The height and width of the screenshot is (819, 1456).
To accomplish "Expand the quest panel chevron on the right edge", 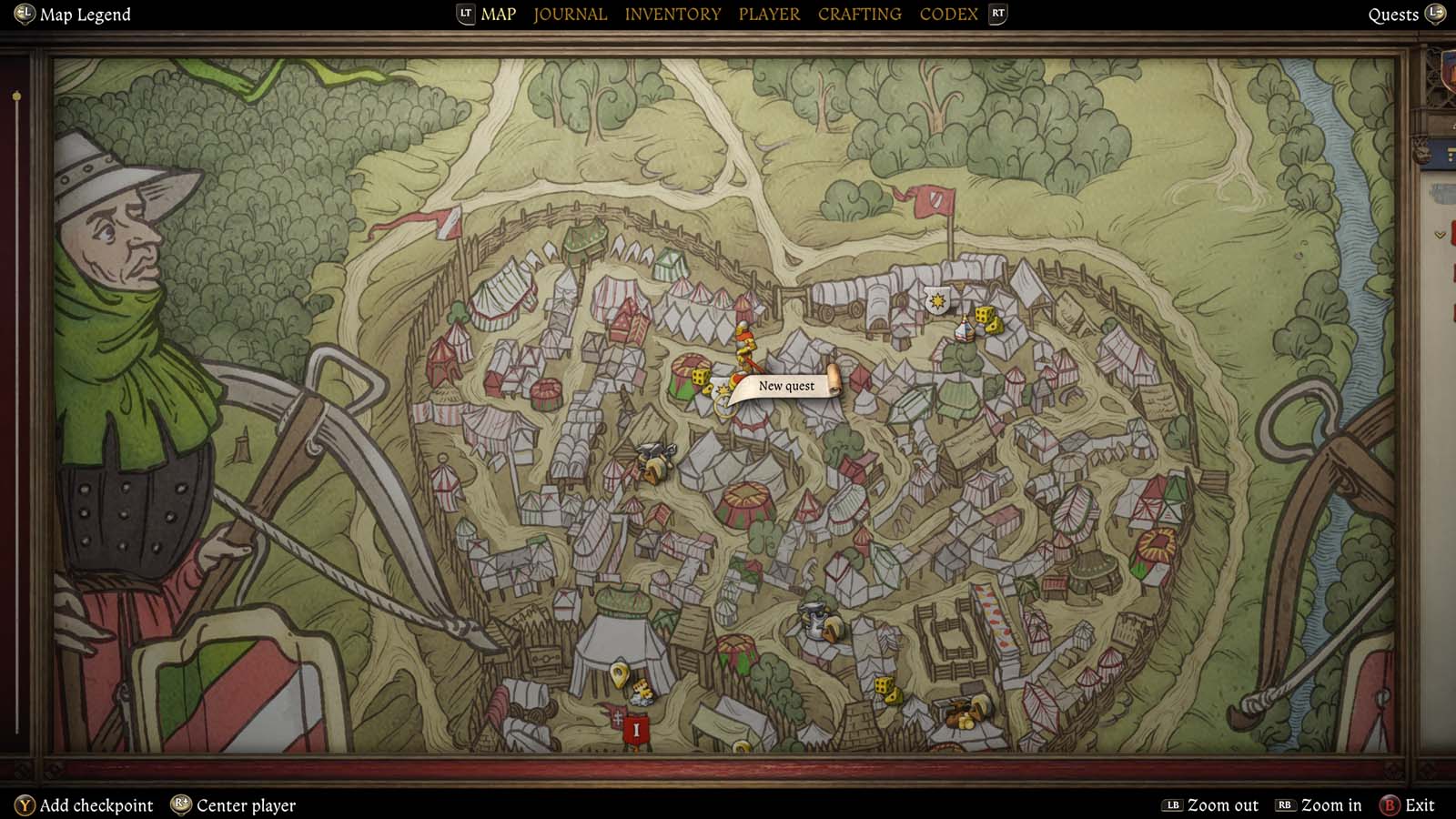I will click(1440, 234).
